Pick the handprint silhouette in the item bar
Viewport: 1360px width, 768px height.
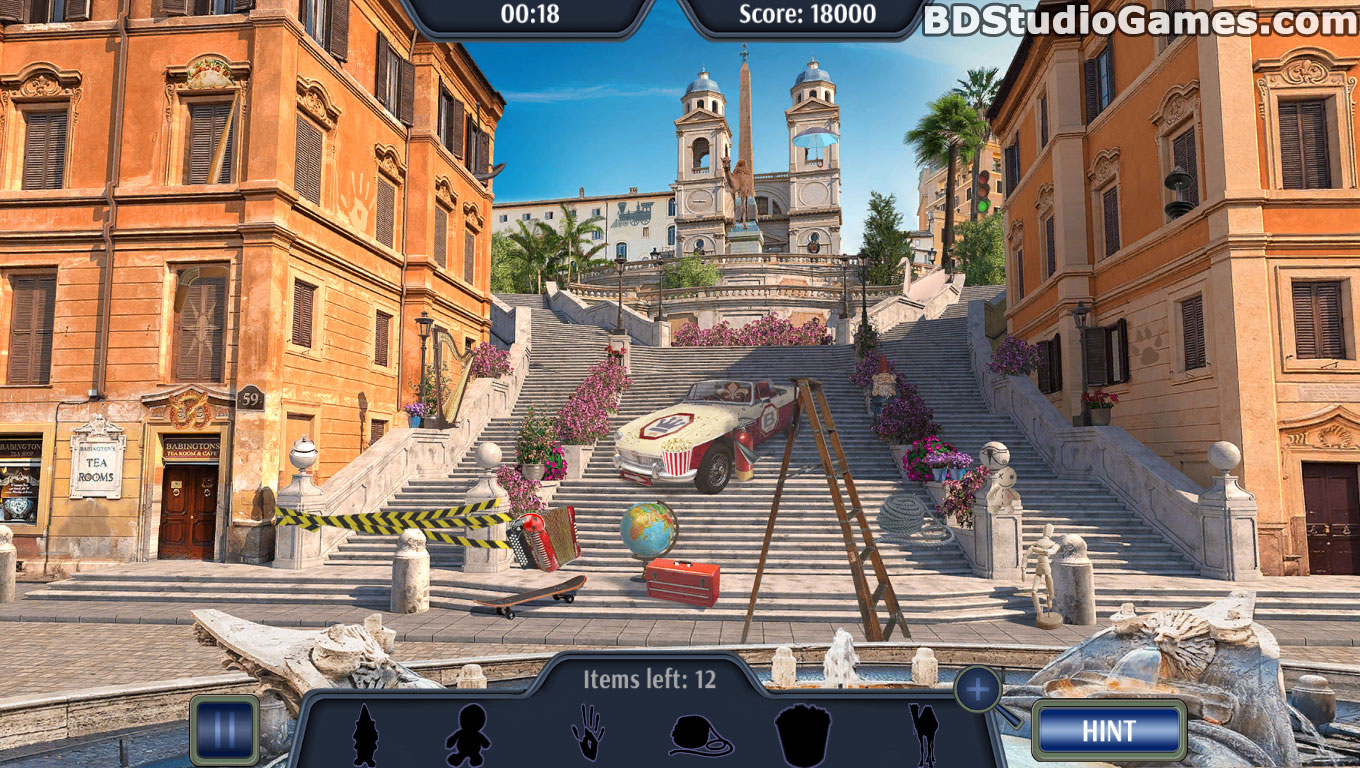click(x=588, y=733)
